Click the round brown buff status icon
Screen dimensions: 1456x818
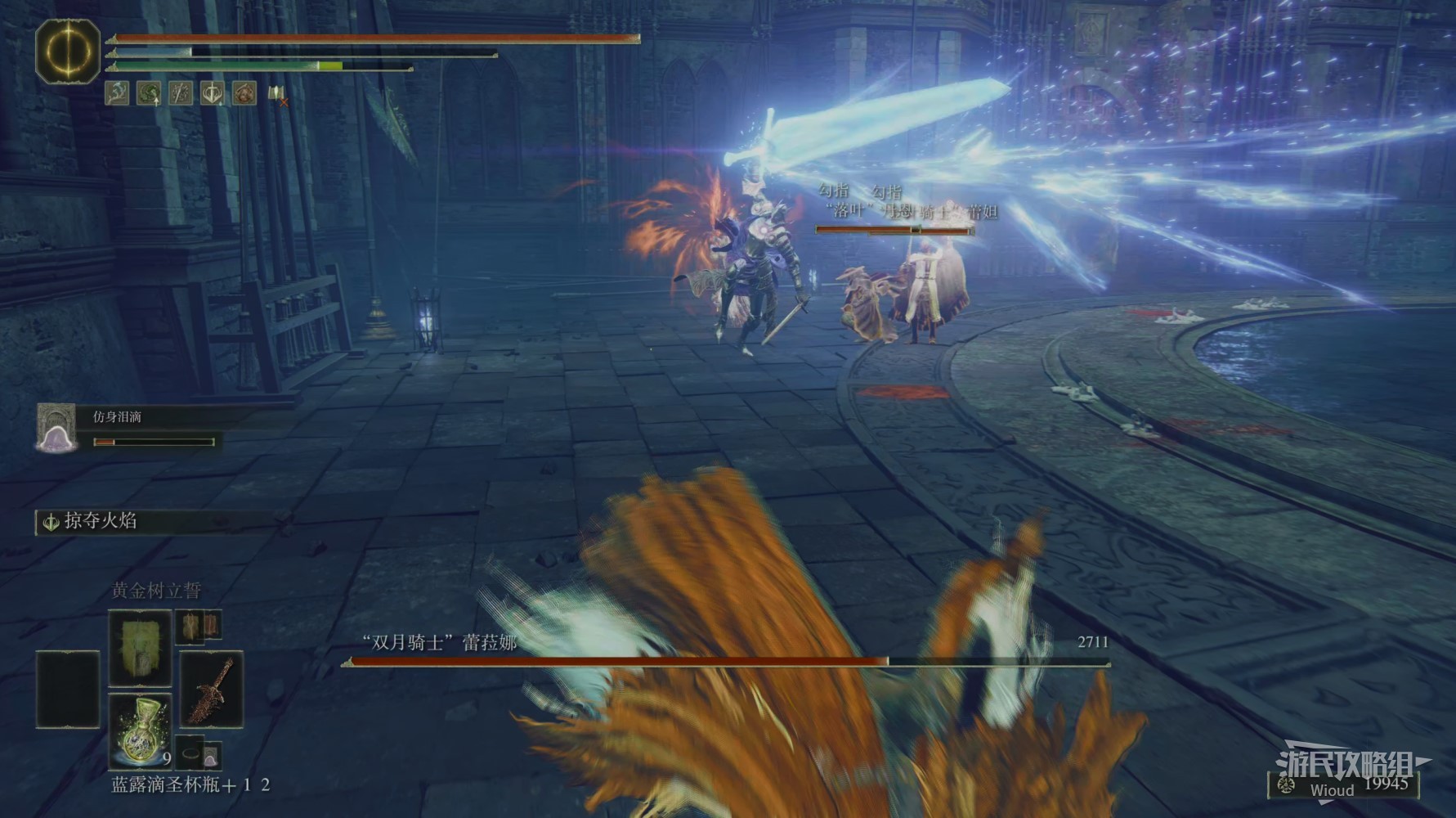pos(244,93)
